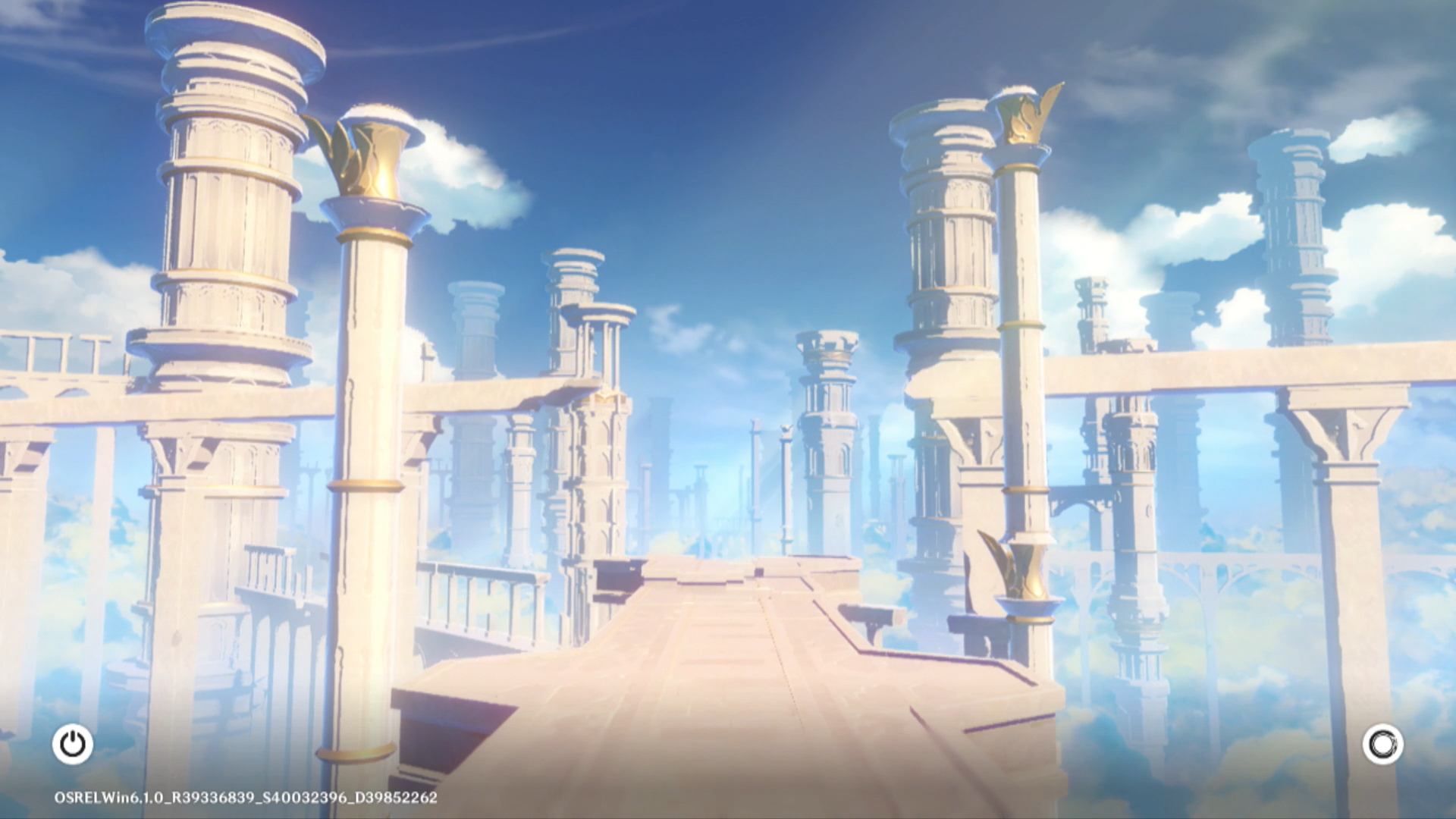Open the circular ring icon button

pyautogui.click(x=1382, y=744)
